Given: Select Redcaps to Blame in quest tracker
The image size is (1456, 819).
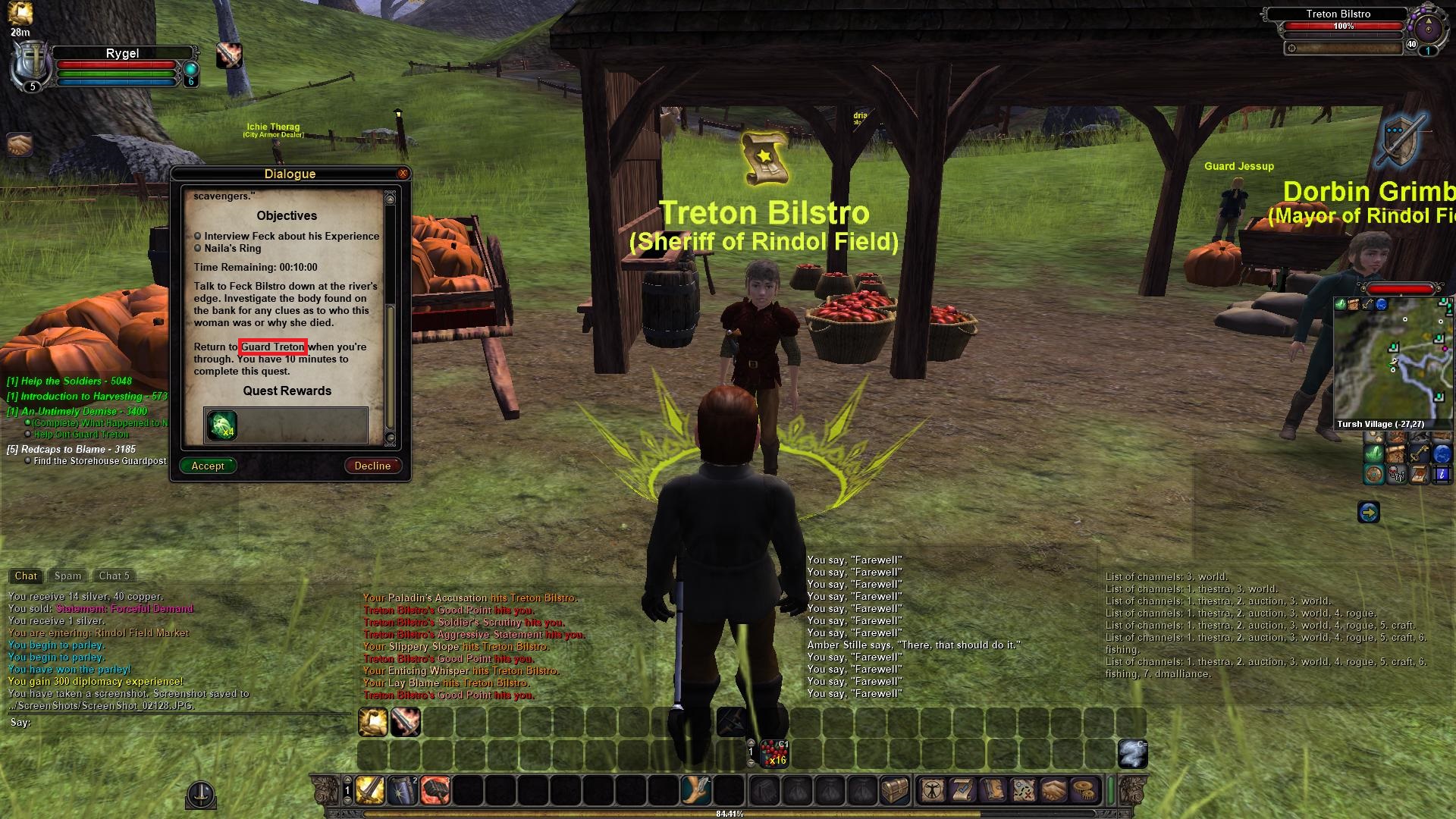Looking at the screenshot, I should (71, 449).
